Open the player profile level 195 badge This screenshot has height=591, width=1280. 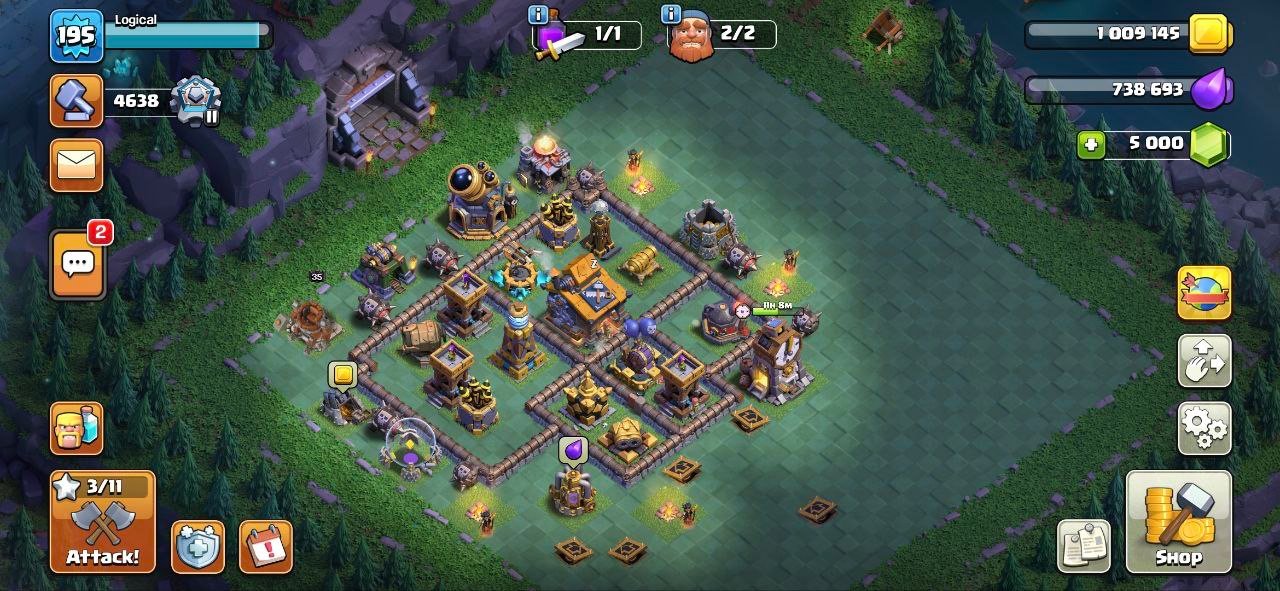(76, 37)
